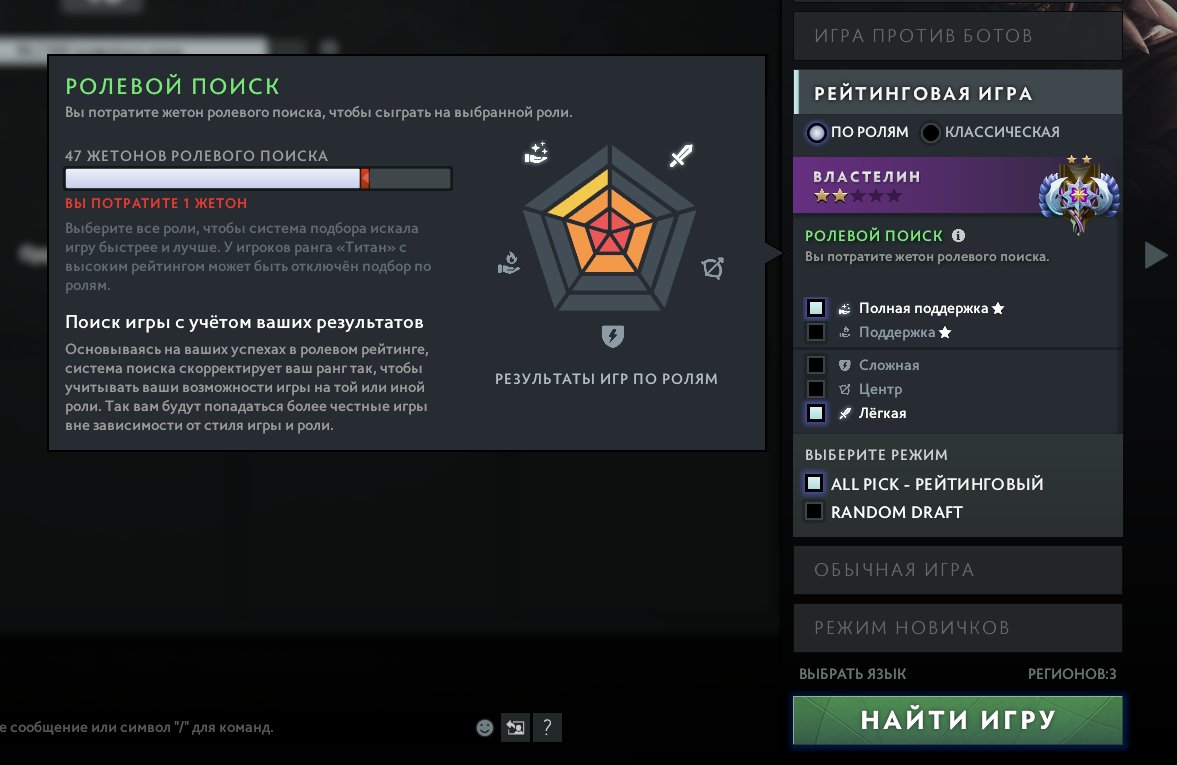Expand the Обычная игра section
The height and width of the screenshot is (765, 1177).
tap(957, 570)
